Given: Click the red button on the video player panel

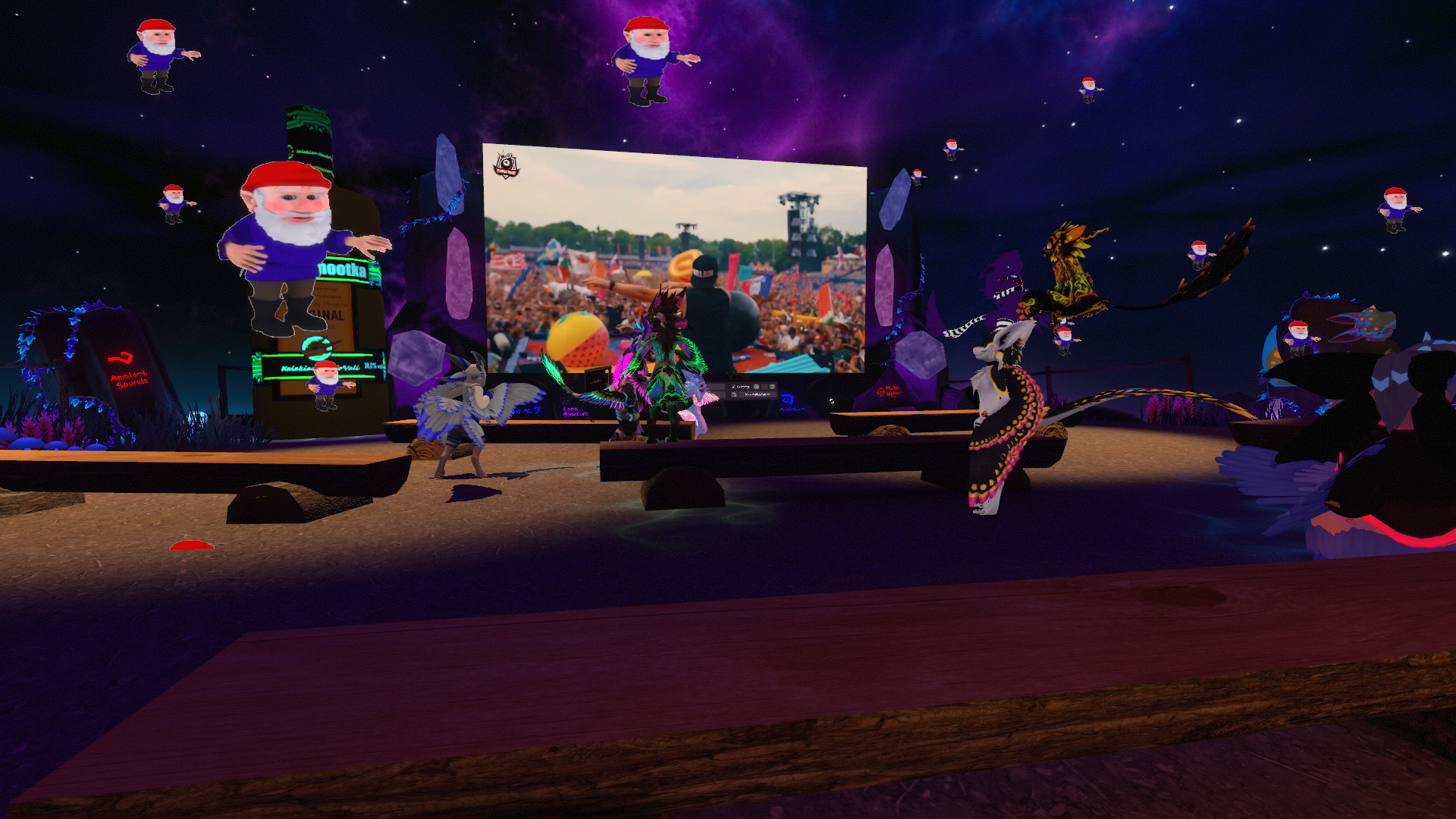Looking at the screenshot, I should tap(764, 387).
